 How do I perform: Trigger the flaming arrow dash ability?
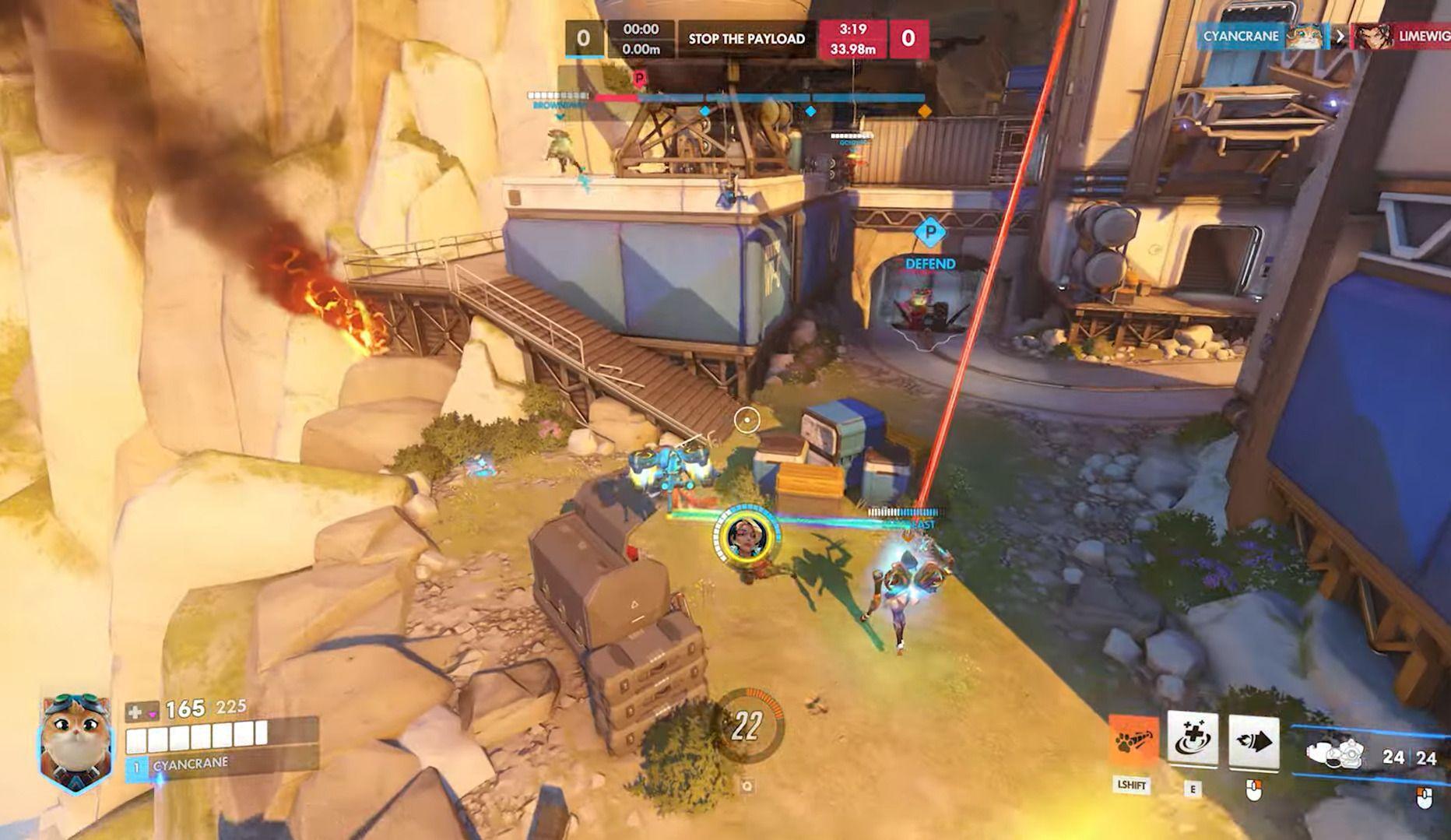pyautogui.click(x=1253, y=742)
